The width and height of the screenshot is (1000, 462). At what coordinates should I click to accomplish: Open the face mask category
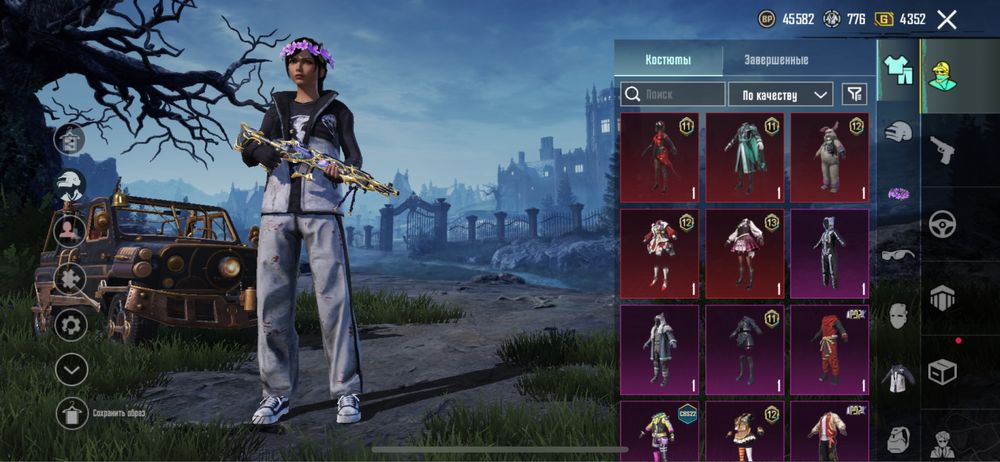coord(898,317)
